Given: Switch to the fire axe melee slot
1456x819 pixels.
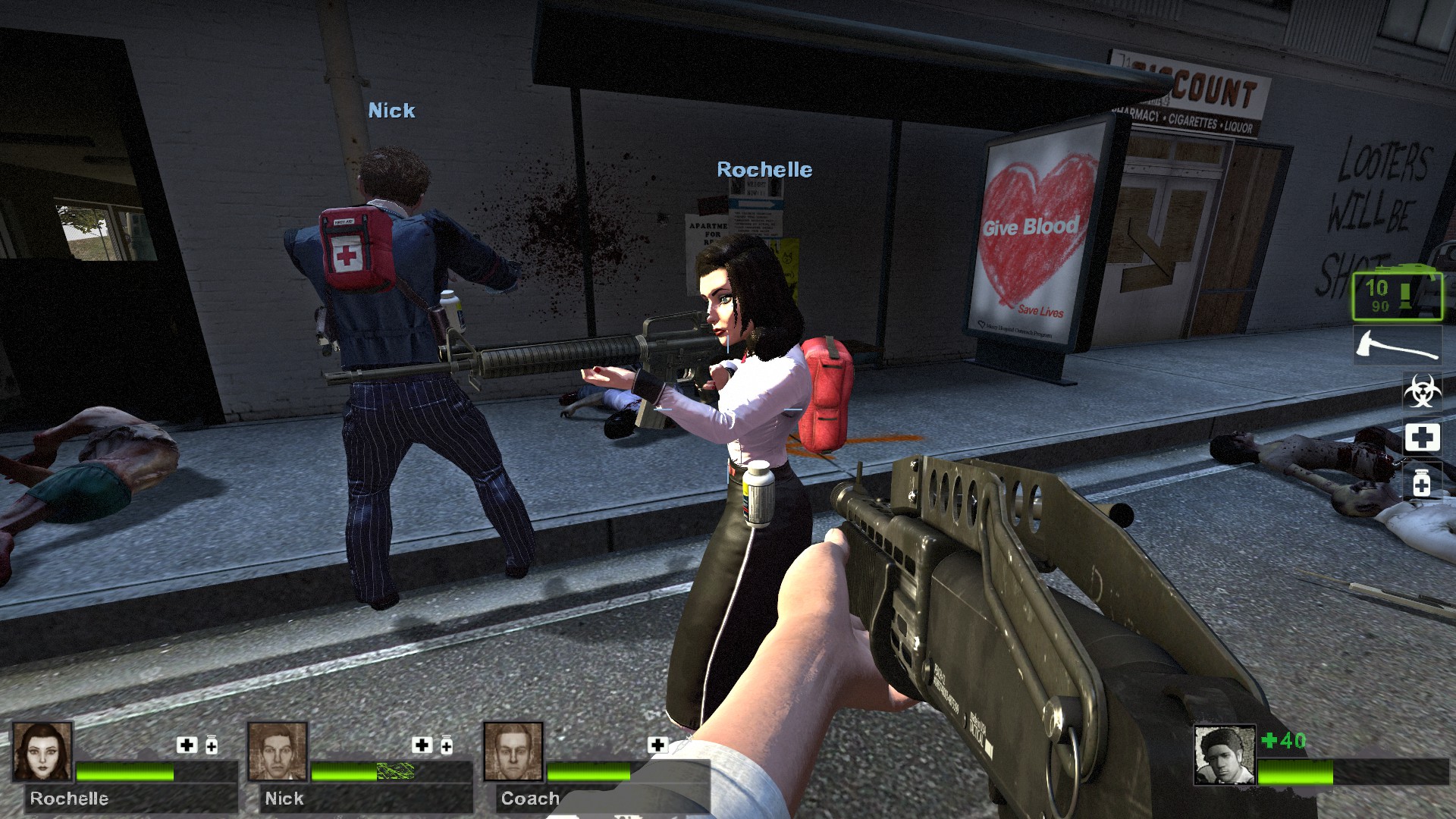Looking at the screenshot, I should tap(1397, 346).
